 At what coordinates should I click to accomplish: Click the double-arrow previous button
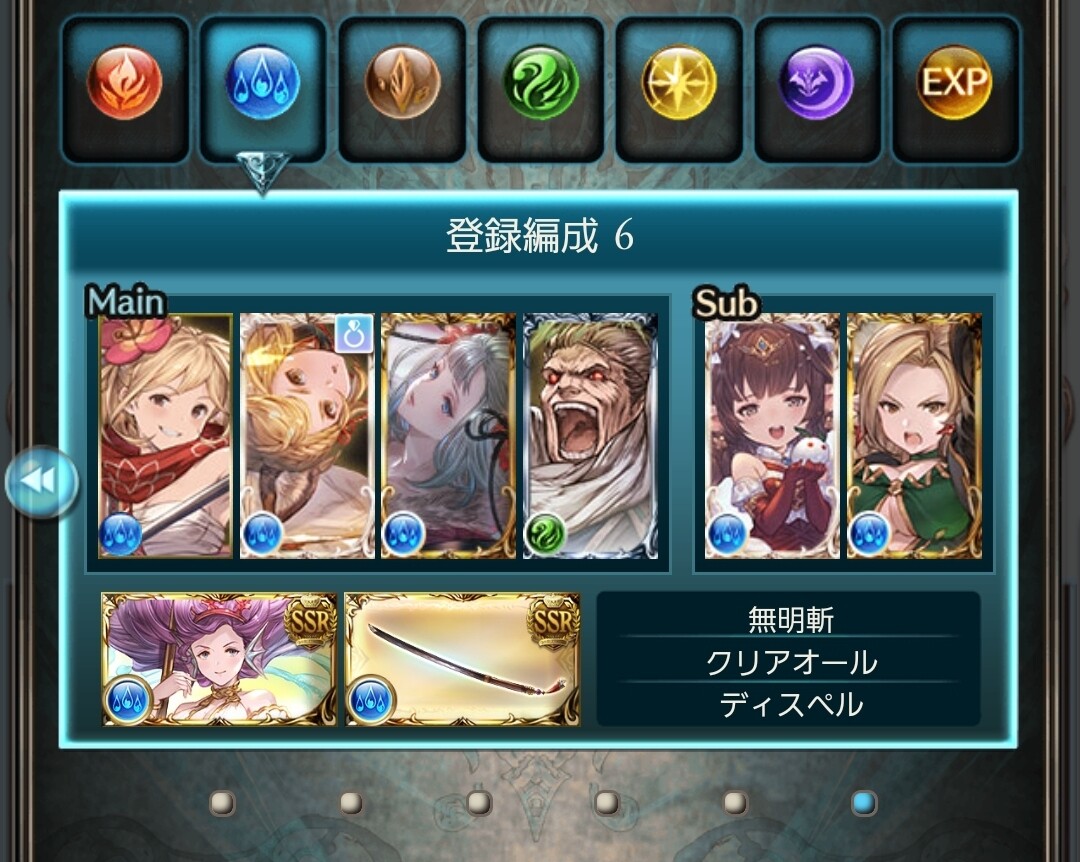tap(42, 483)
